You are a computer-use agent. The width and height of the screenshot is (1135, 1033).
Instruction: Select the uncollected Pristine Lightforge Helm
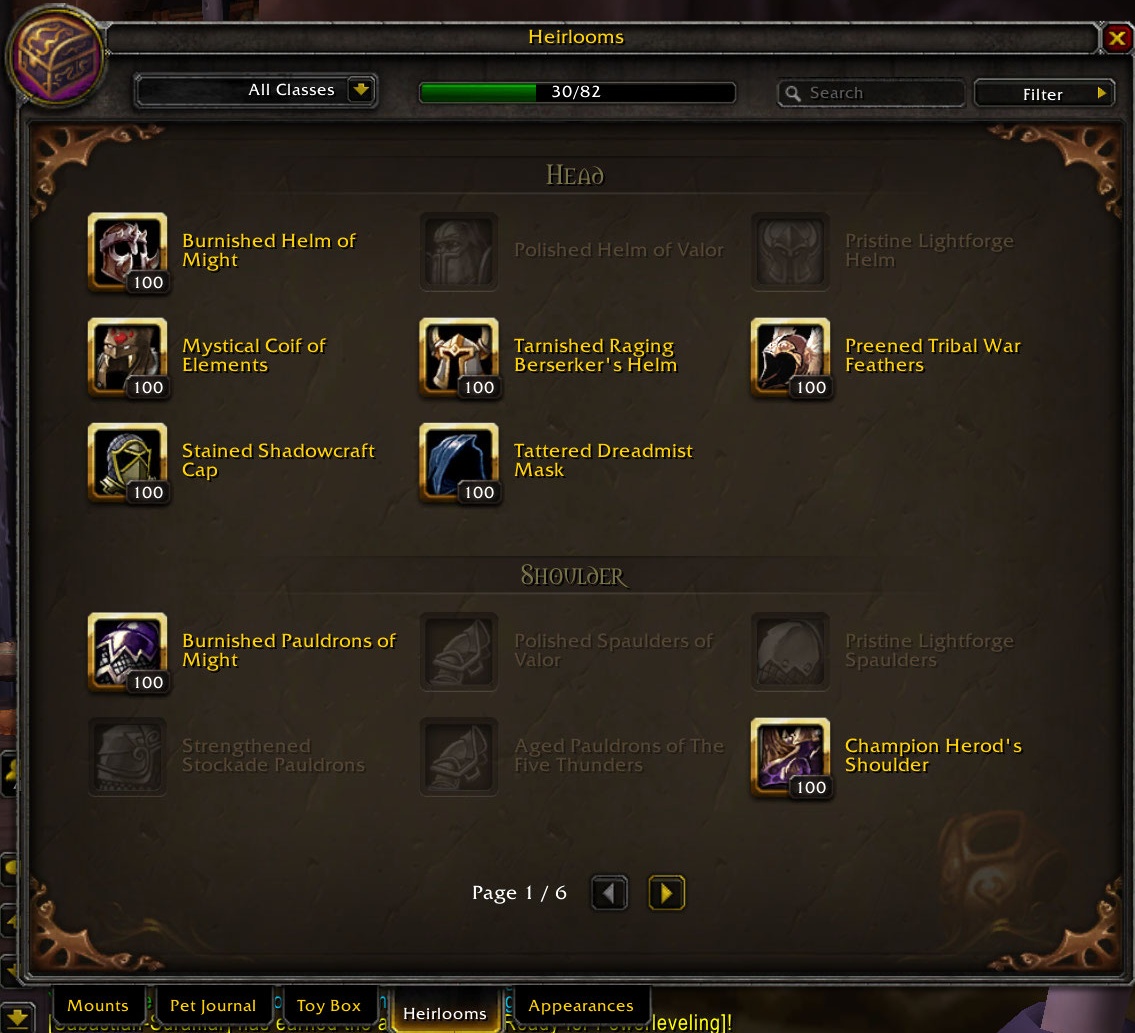click(x=790, y=251)
